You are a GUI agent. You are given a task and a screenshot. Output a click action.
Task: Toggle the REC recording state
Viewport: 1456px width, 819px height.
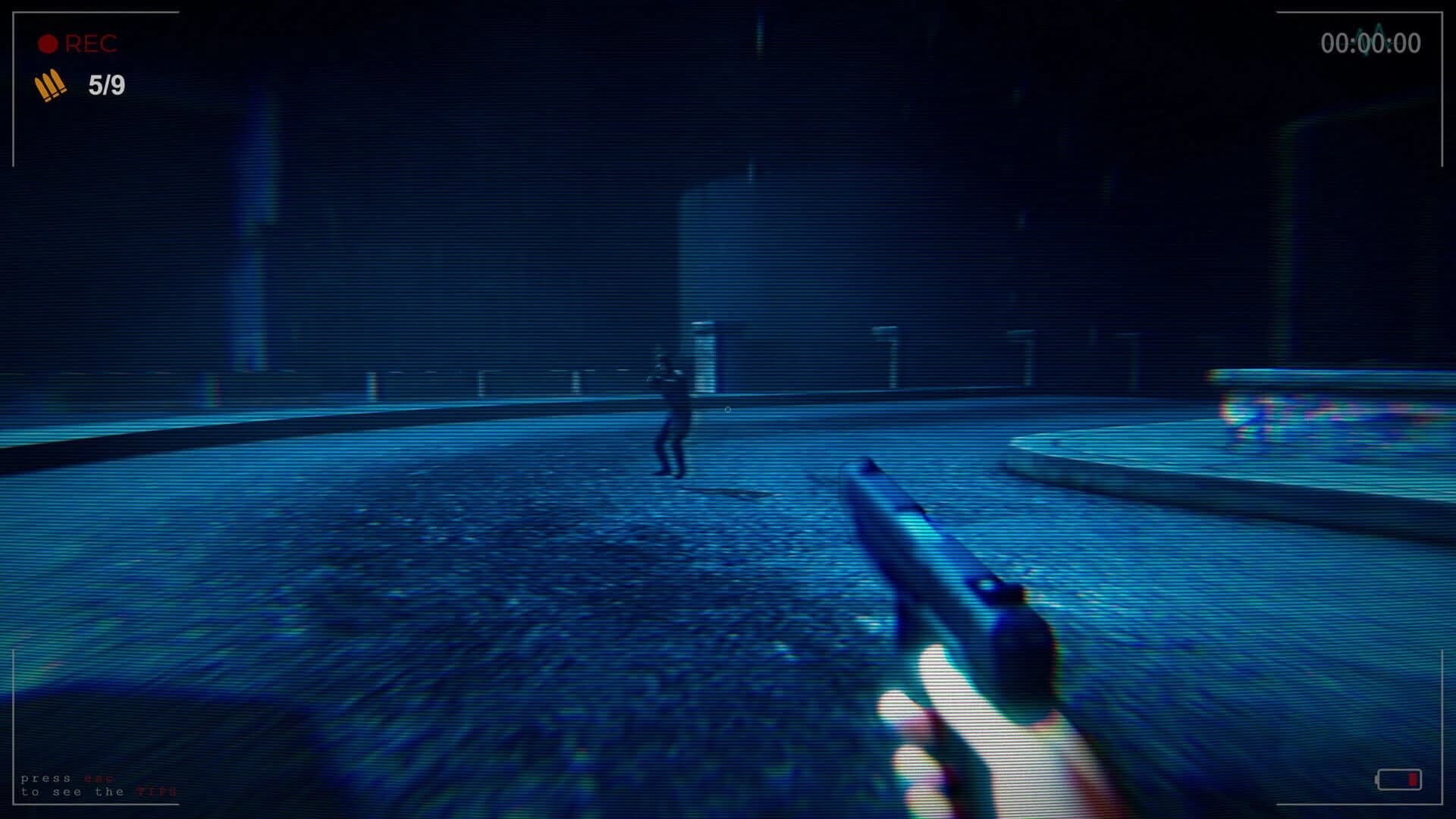(76, 44)
